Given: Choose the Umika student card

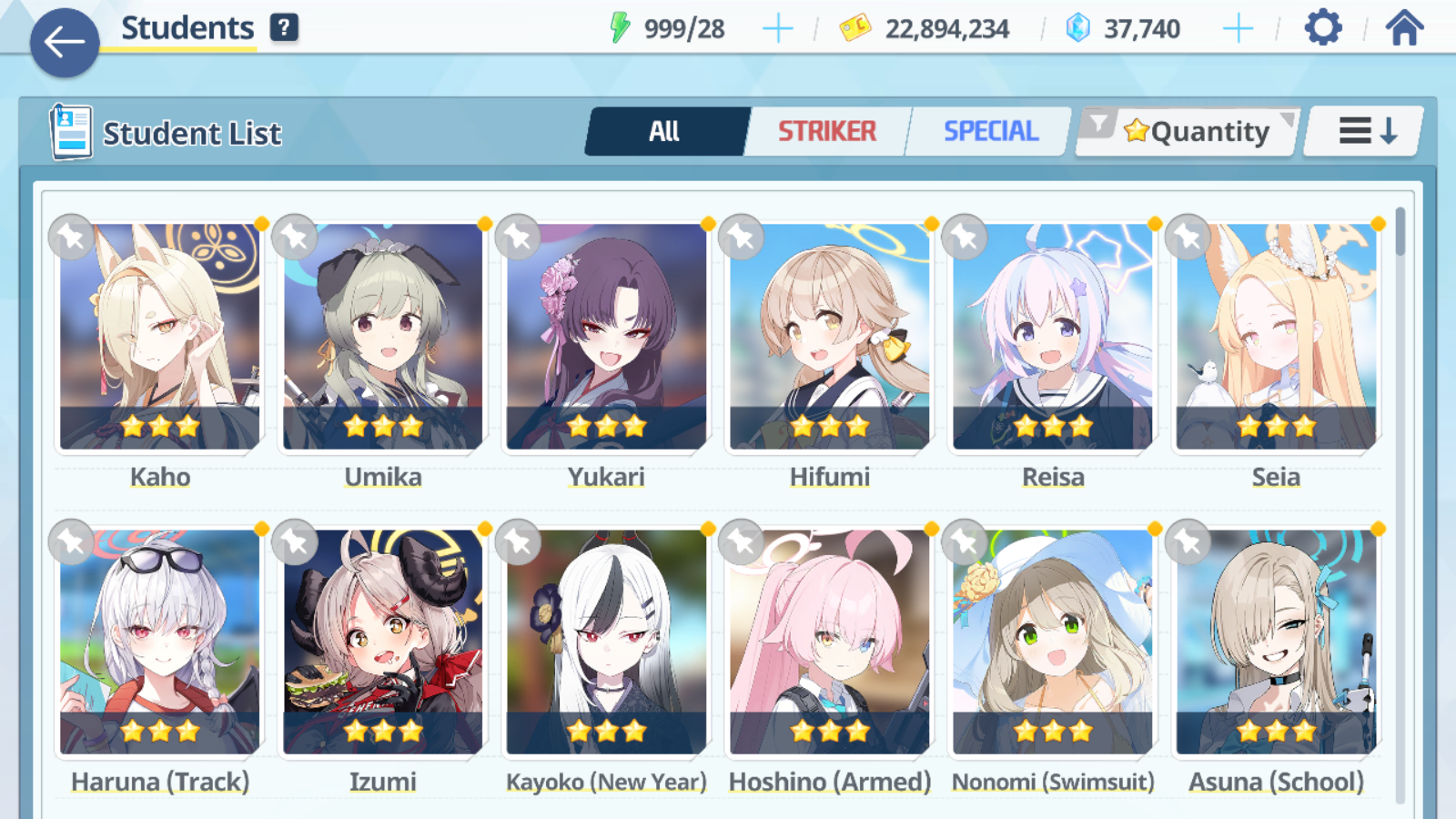Looking at the screenshot, I should pyautogui.click(x=383, y=337).
